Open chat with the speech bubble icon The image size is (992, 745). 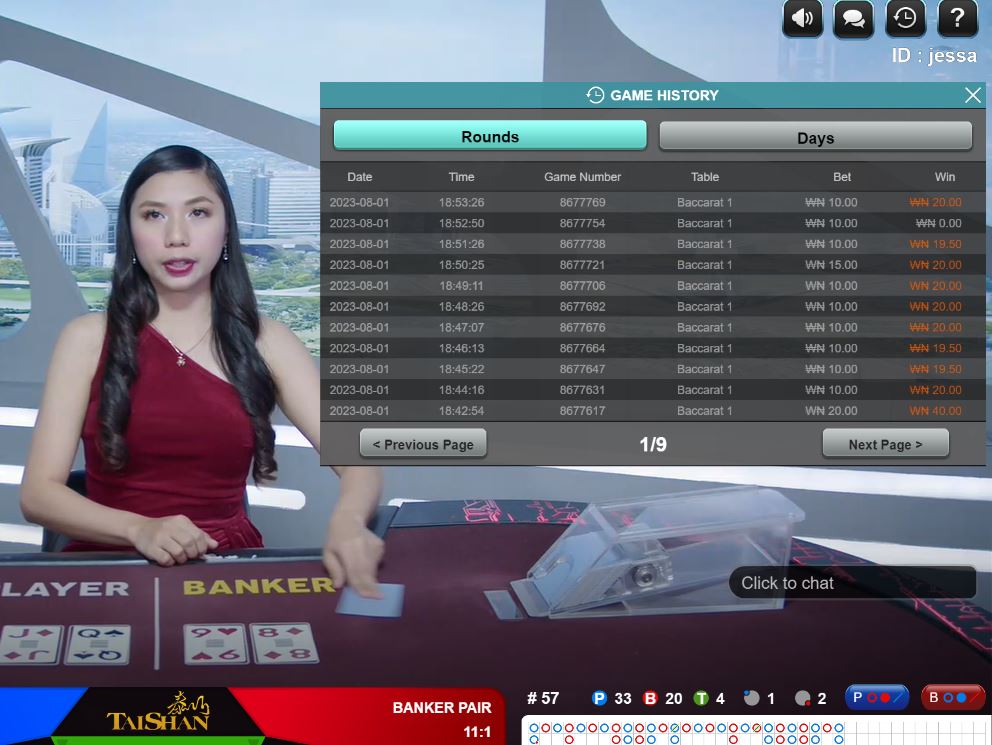(x=853, y=18)
